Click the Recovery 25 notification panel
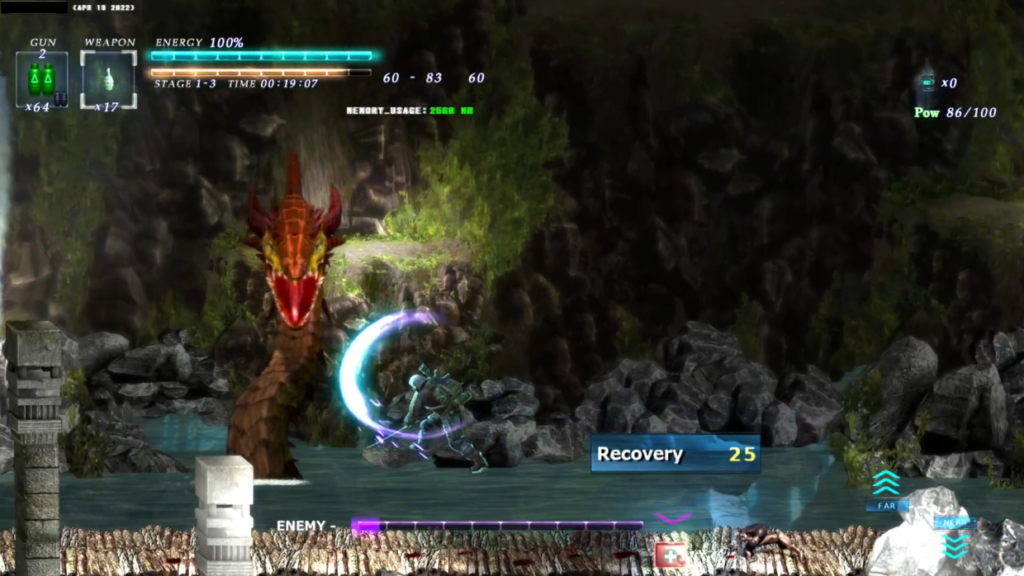 coord(674,454)
